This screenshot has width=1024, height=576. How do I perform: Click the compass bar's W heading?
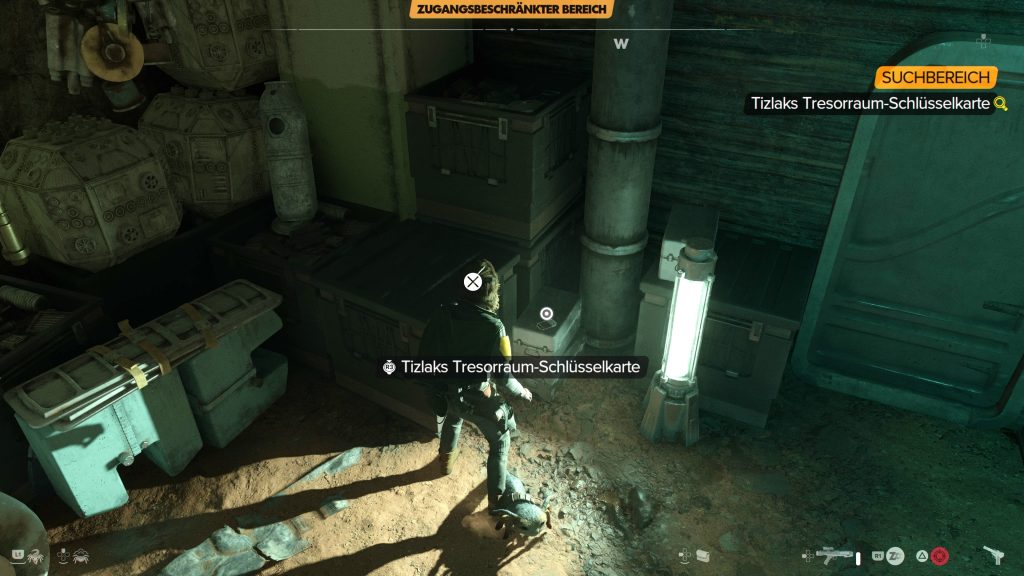coord(620,44)
